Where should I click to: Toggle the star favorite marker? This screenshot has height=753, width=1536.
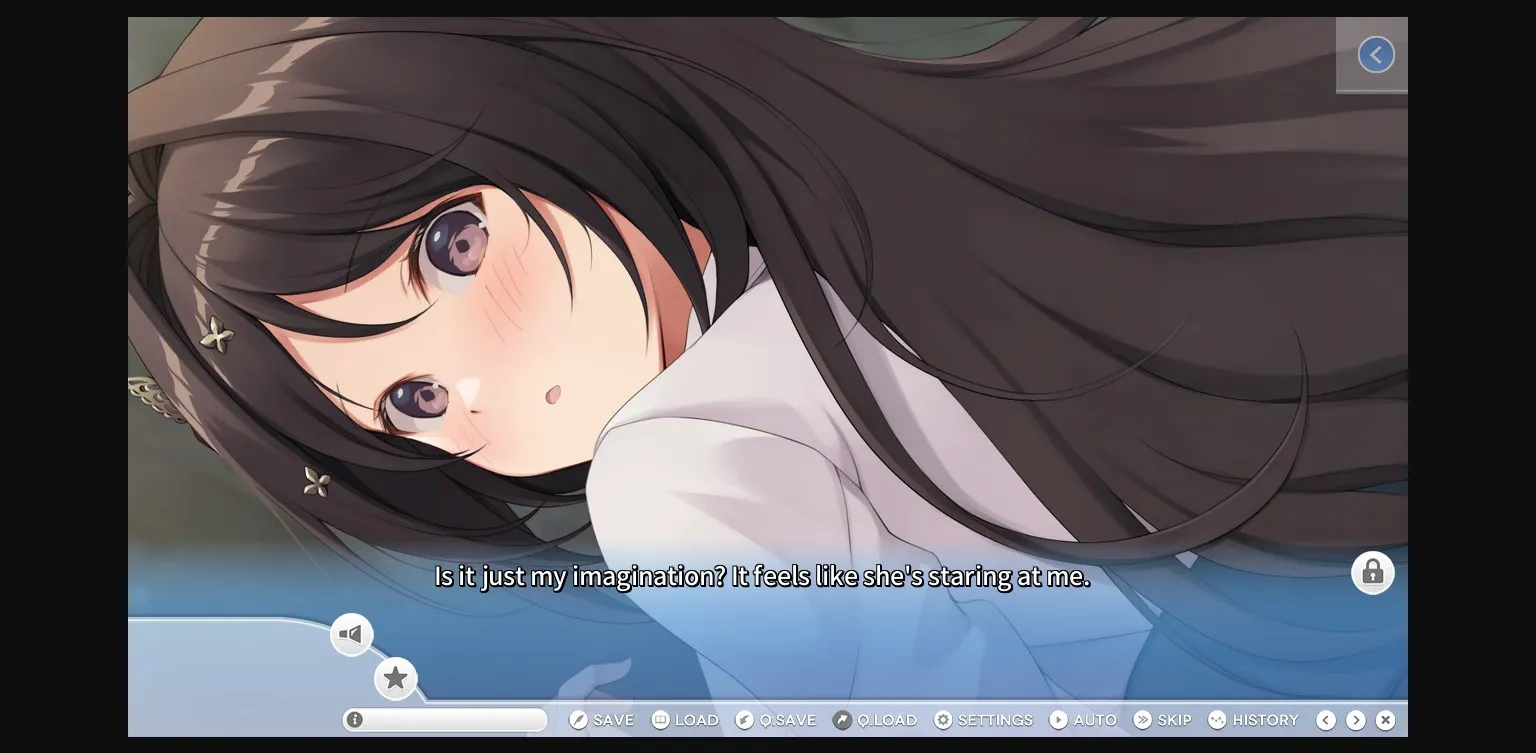[396, 678]
